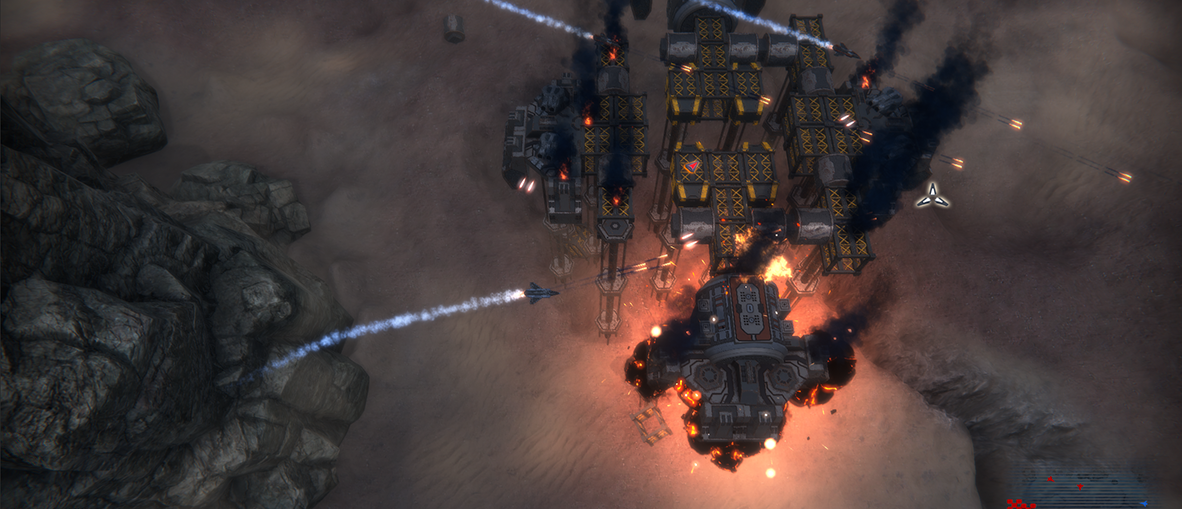1182x509 pixels.
Task: Click the striped radar minimap
Action: 1085,486
